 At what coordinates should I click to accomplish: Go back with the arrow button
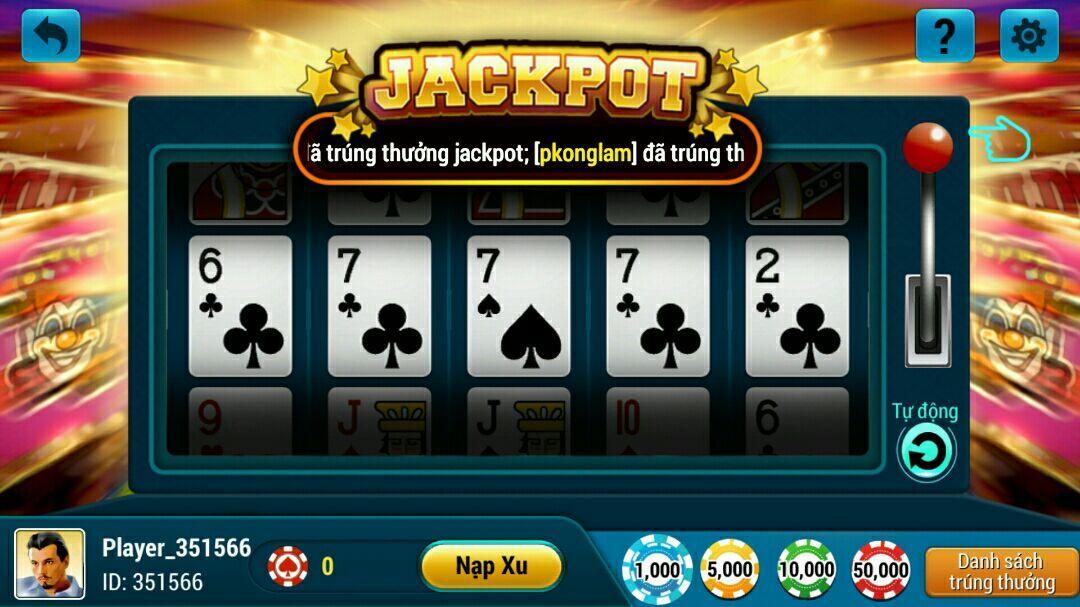[x=51, y=36]
